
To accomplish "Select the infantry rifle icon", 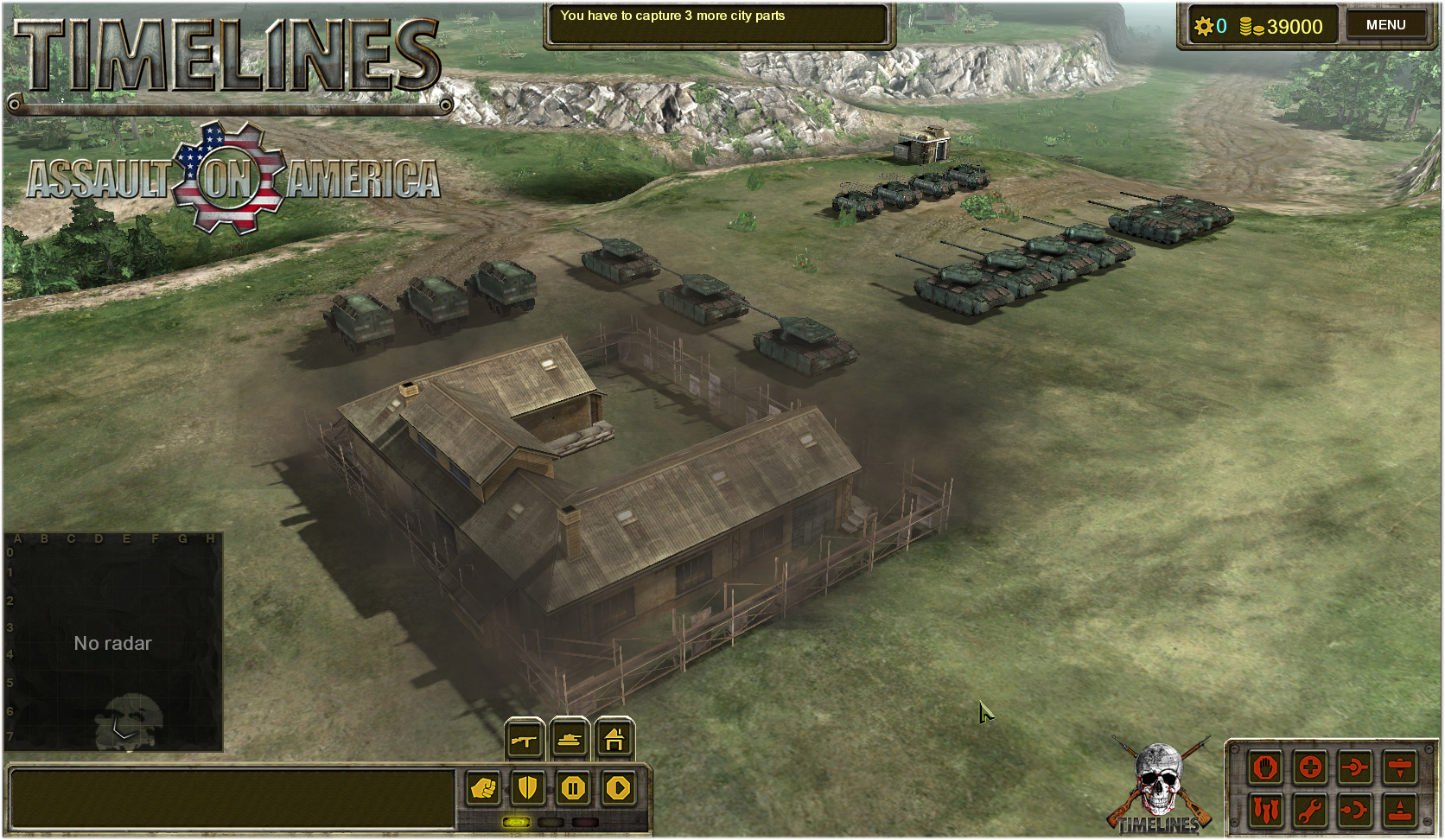I will pos(524,741).
